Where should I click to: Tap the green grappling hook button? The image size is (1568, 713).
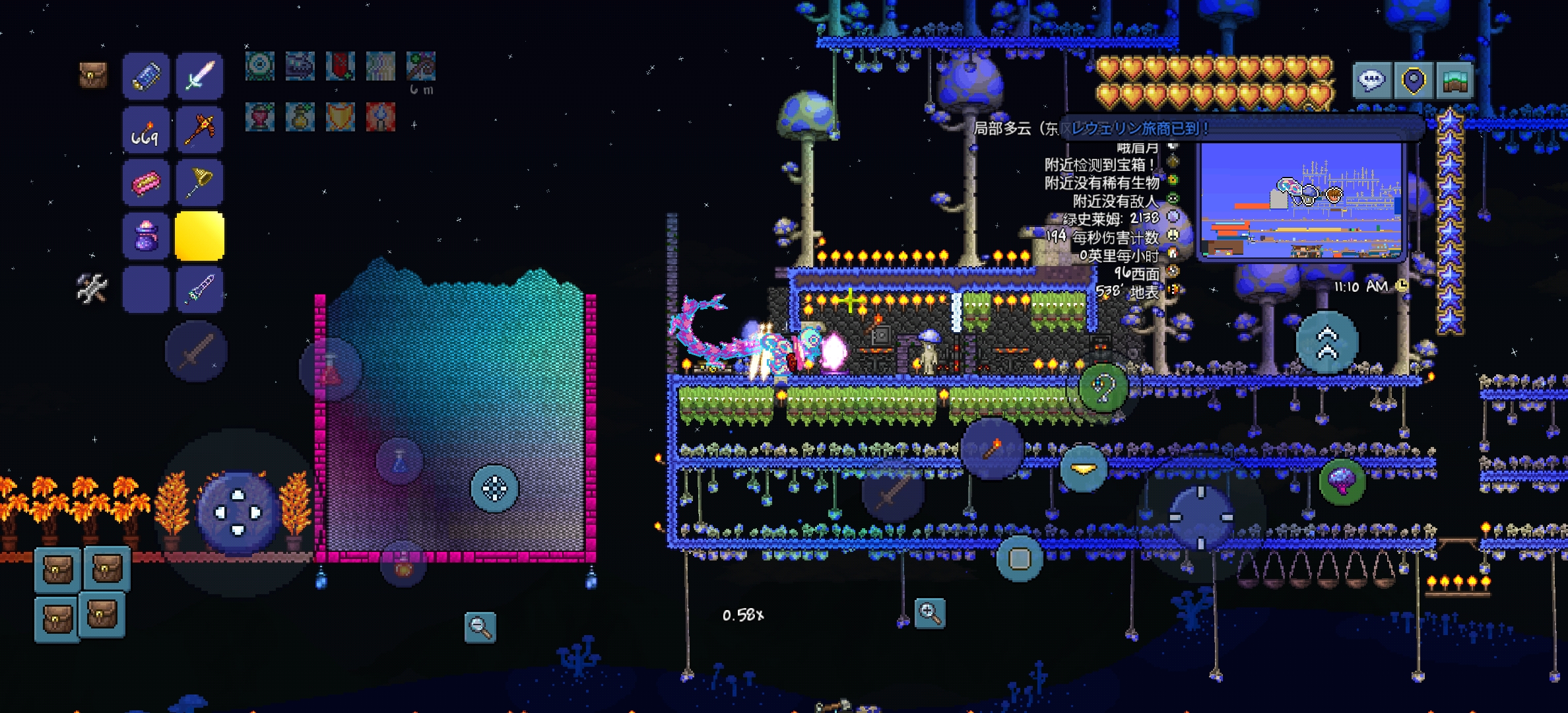point(1103,388)
